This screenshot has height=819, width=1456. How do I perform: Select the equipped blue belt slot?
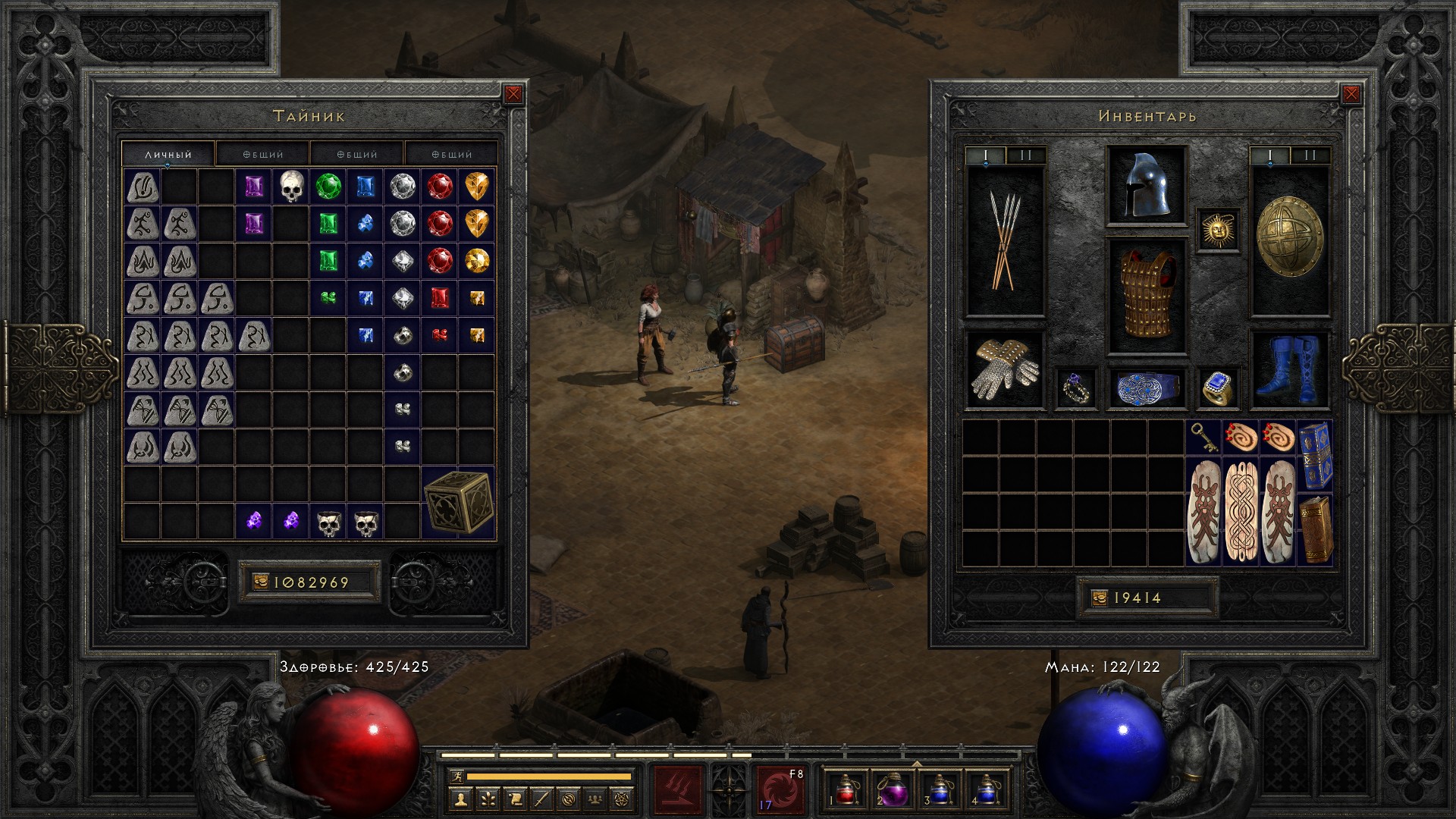(1146, 388)
